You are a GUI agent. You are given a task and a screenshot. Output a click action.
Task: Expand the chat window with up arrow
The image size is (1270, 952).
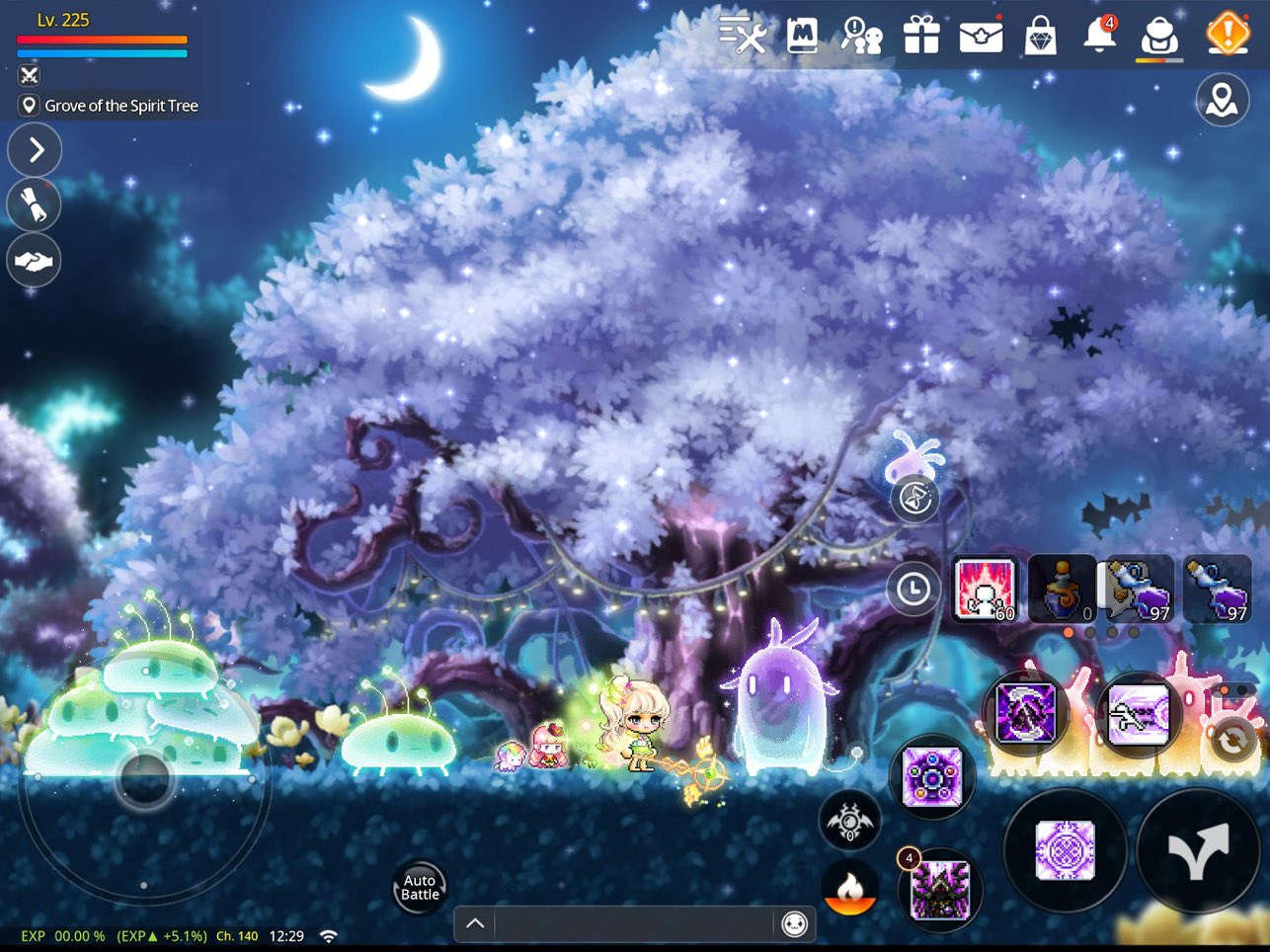coord(475,924)
